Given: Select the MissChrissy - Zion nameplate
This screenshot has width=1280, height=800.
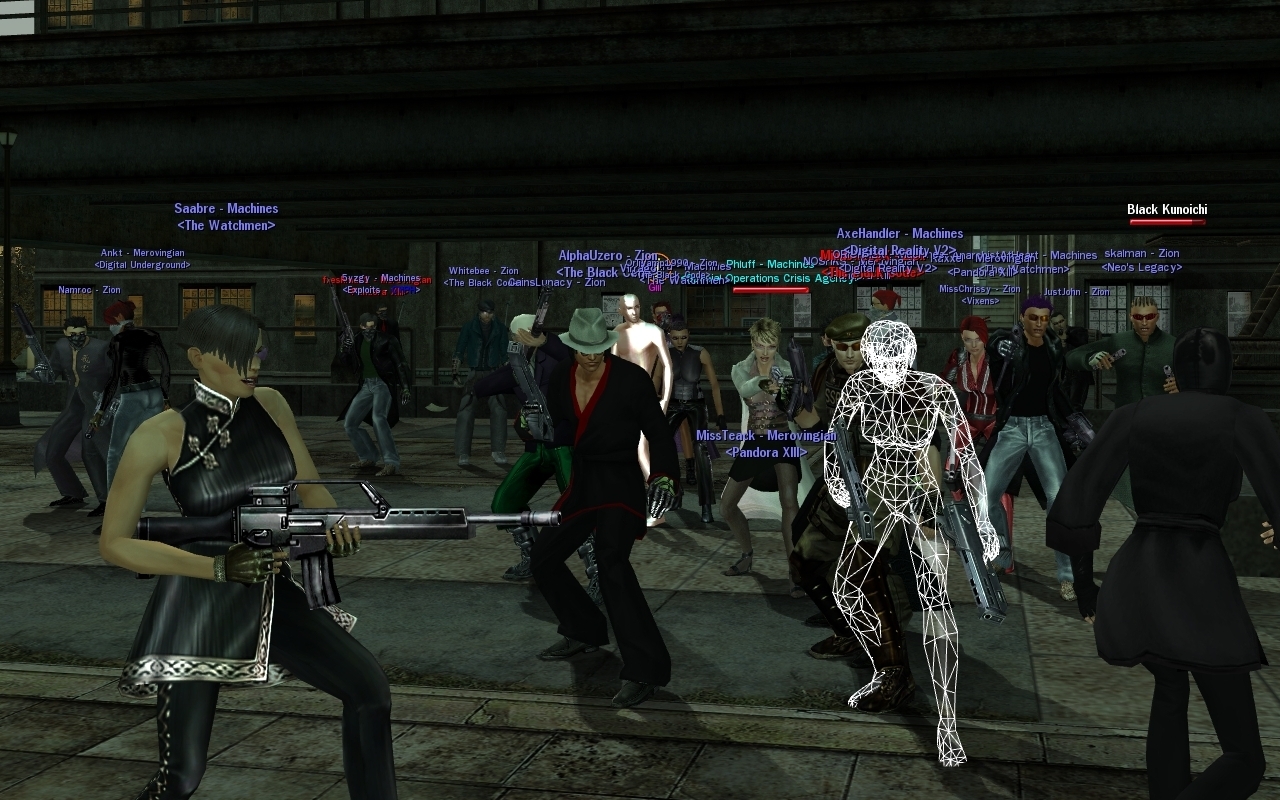Looking at the screenshot, I should (979, 289).
